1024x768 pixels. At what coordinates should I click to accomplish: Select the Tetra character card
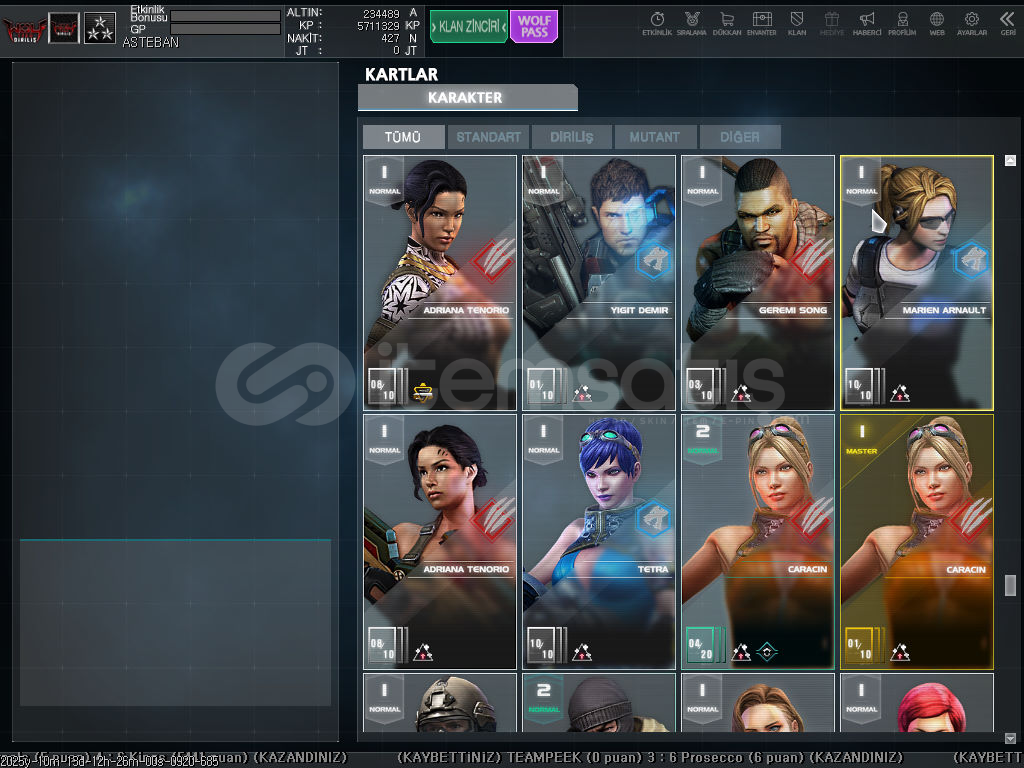[x=599, y=541]
